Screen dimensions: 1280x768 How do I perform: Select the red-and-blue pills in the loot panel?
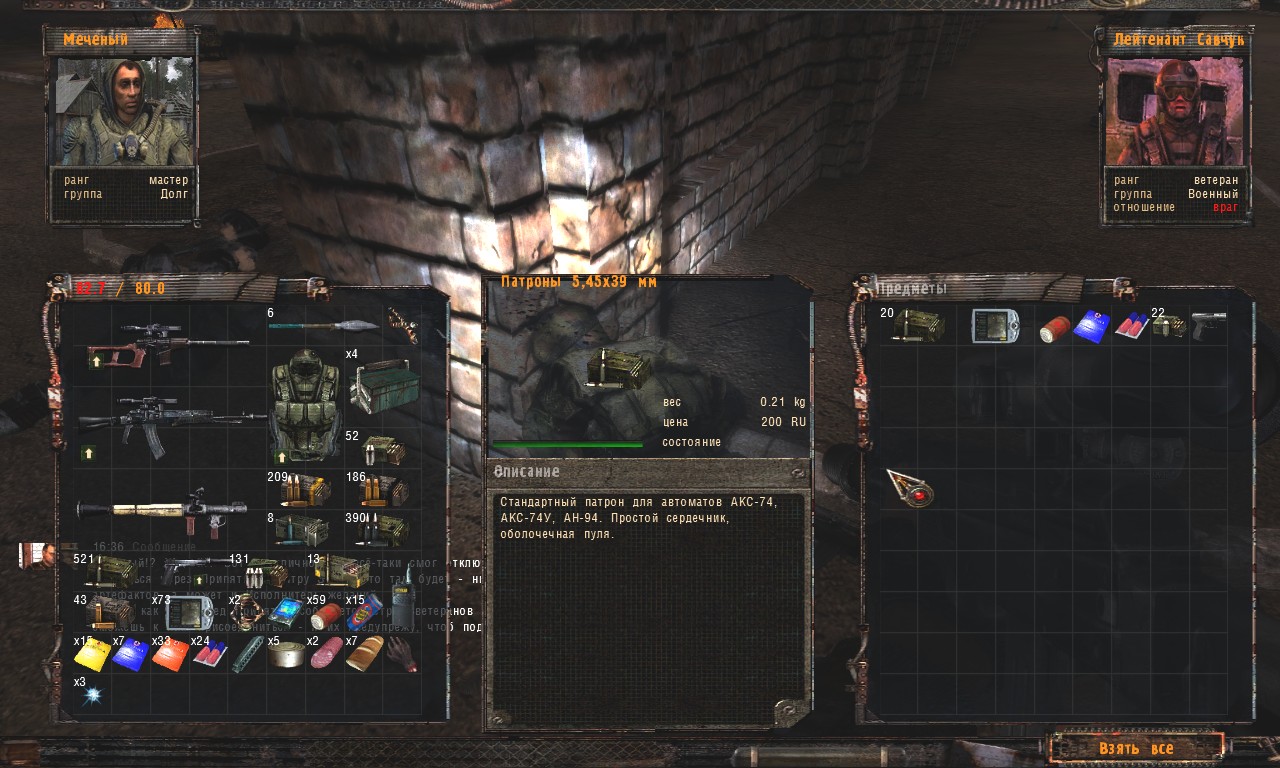pyautogui.click(x=1131, y=326)
